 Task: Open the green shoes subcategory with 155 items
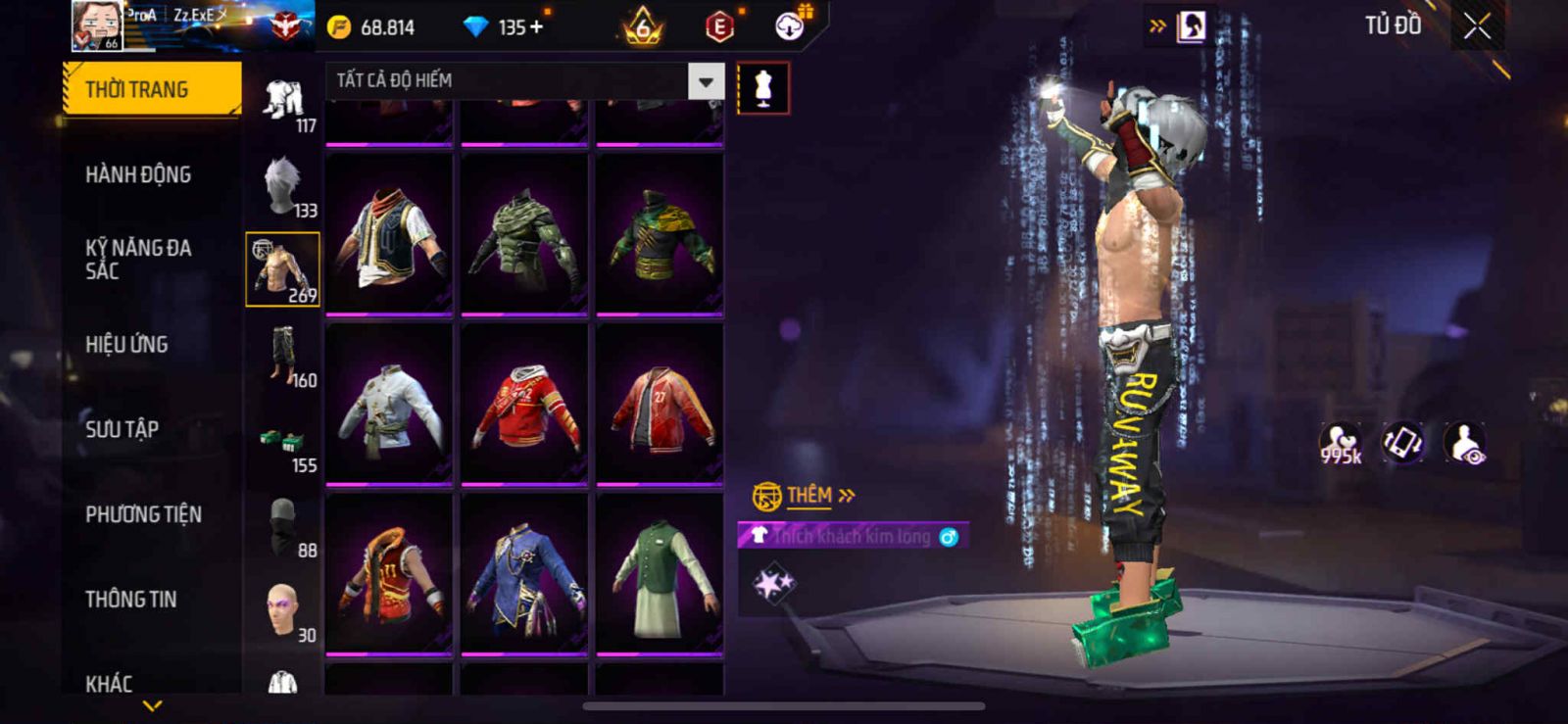(x=283, y=445)
